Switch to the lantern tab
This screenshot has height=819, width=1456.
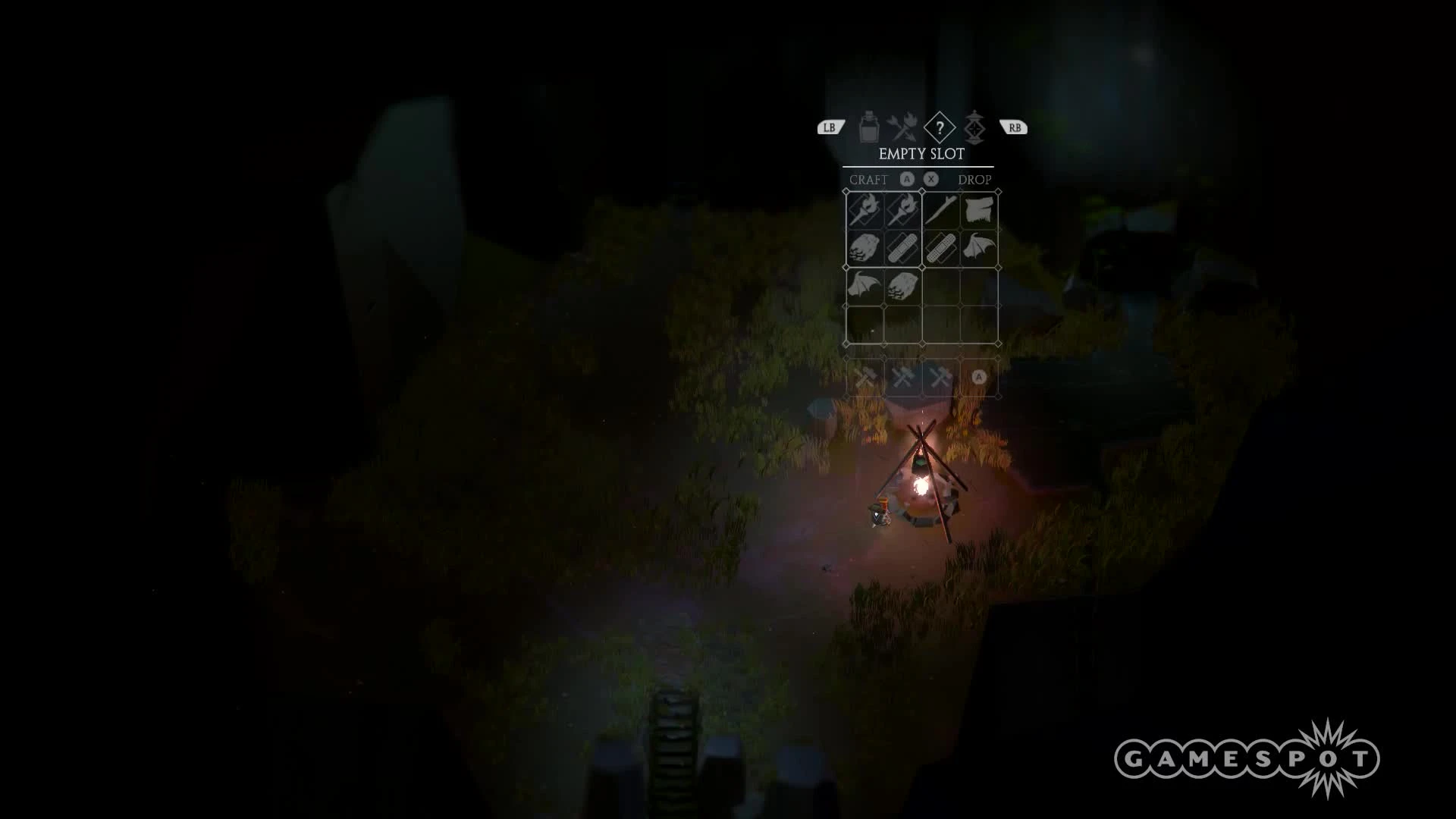[975, 127]
